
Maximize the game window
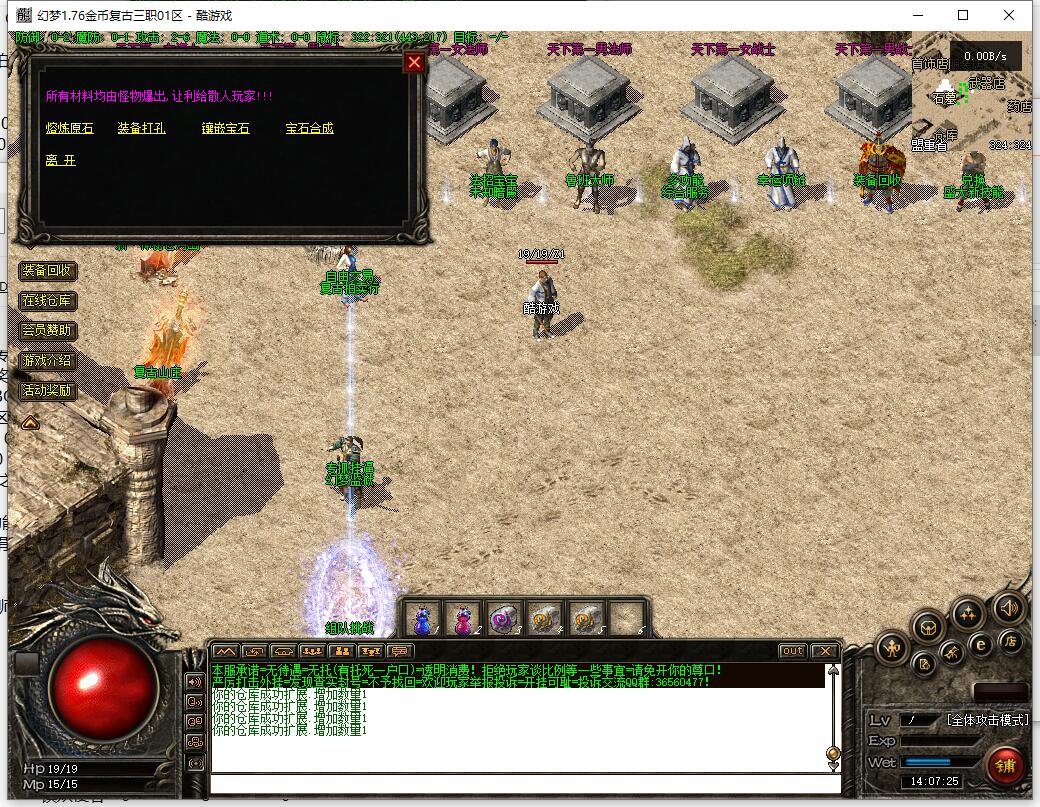(x=963, y=15)
